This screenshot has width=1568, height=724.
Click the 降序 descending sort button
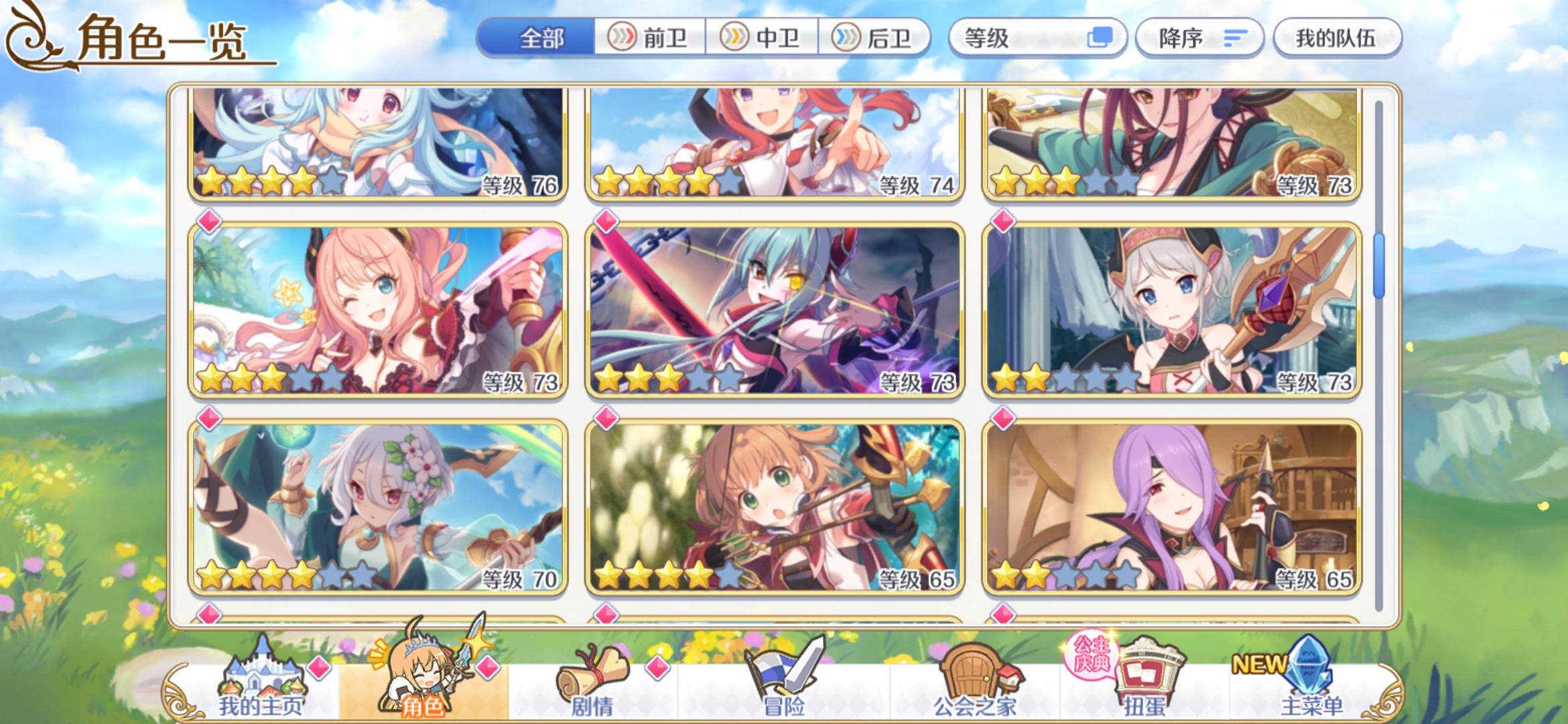1200,38
